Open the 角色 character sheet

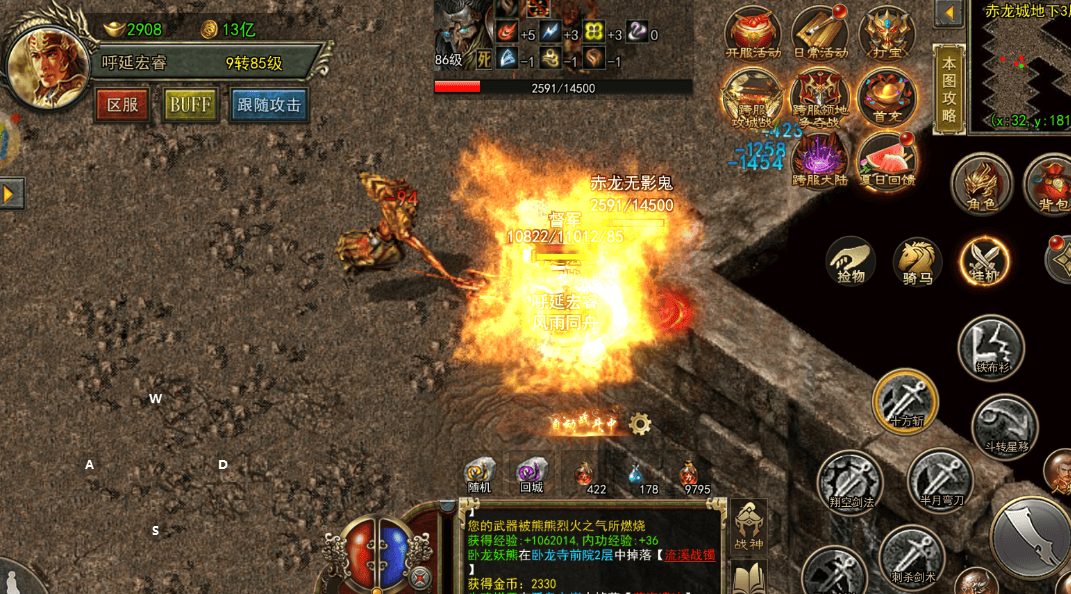tap(981, 184)
